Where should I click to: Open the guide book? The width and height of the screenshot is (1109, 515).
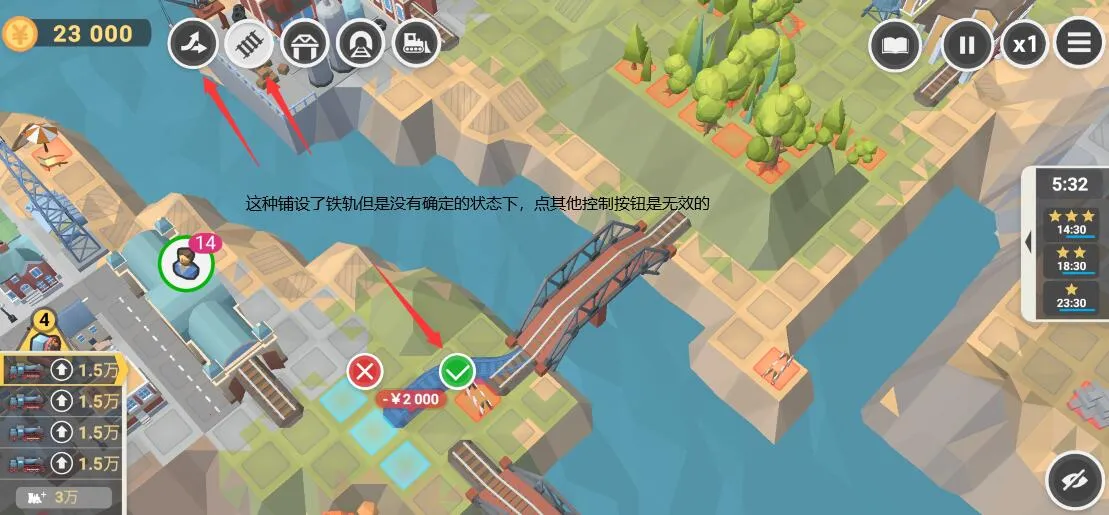pyautogui.click(x=894, y=45)
